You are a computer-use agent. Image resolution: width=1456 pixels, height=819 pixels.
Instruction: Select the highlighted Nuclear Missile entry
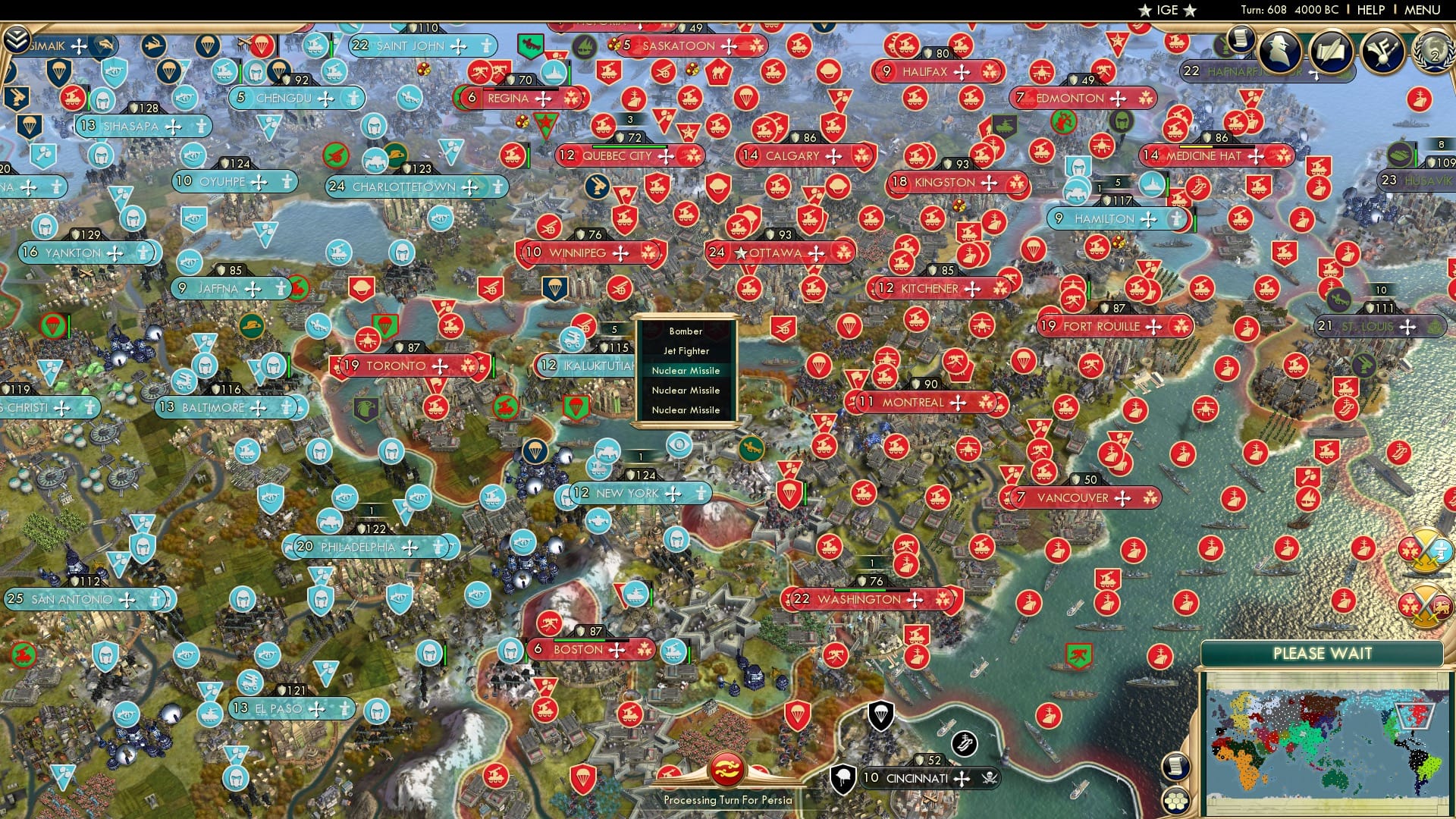pos(685,371)
